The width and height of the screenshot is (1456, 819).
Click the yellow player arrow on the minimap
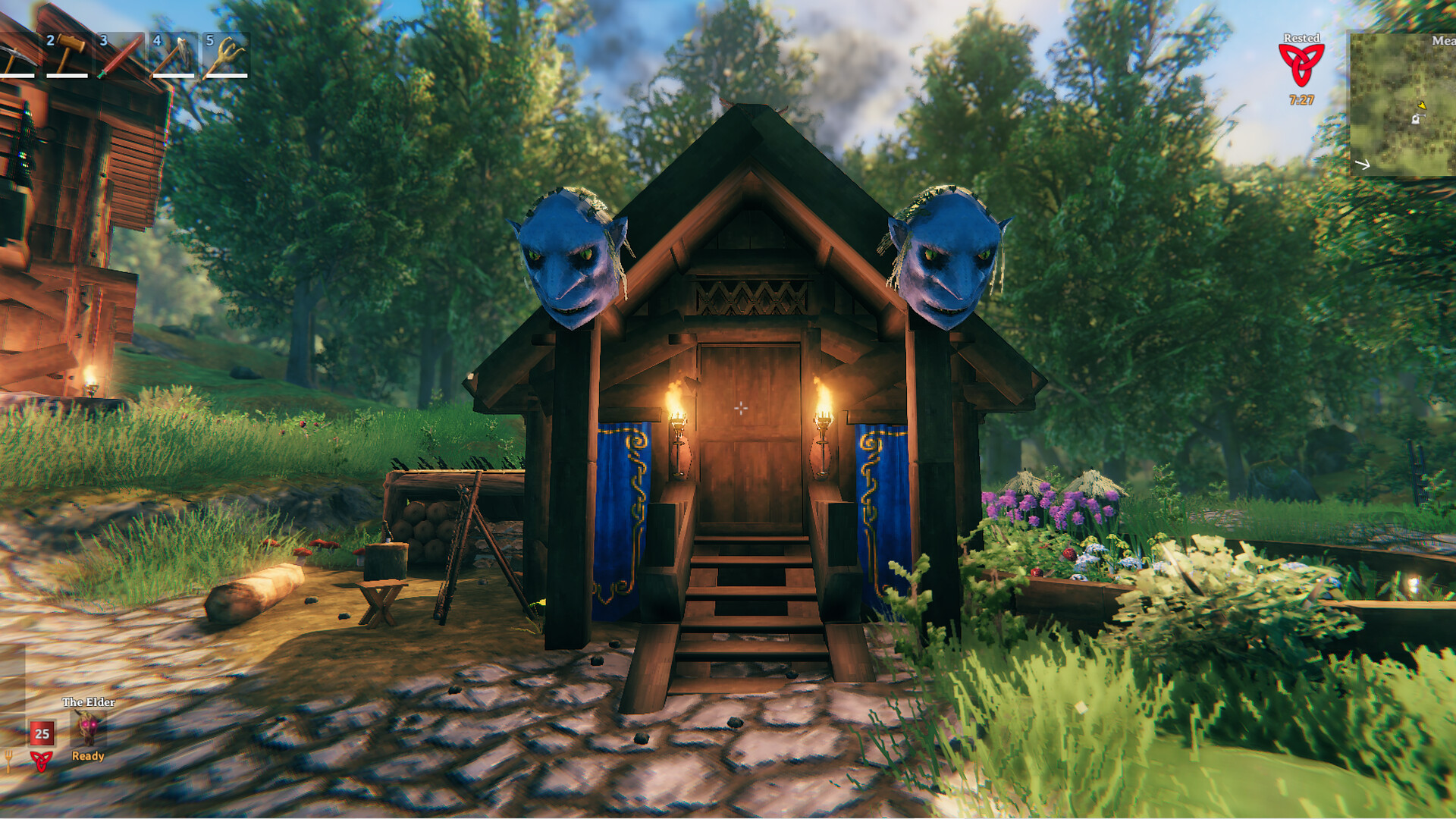coord(1422,106)
